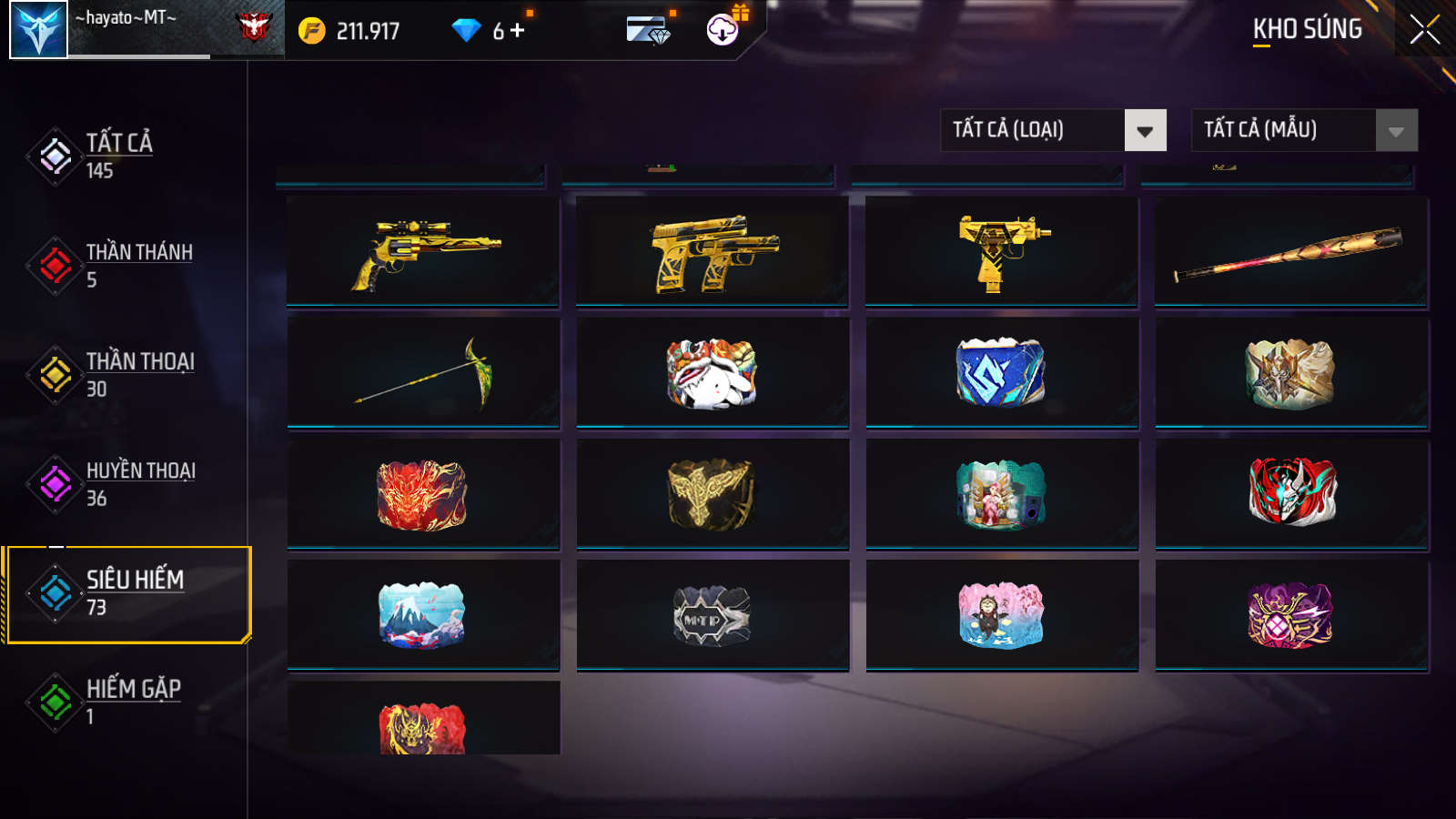The image size is (1456, 819).
Task: Open the diamond card top-up icon
Action: tap(648, 30)
